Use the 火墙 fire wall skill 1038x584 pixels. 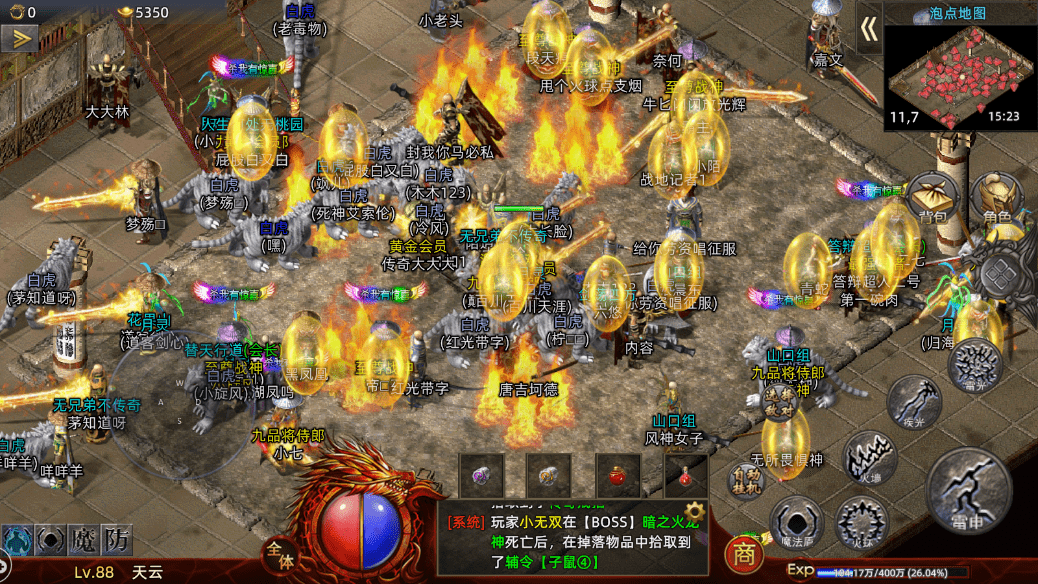pyautogui.click(x=869, y=457)
